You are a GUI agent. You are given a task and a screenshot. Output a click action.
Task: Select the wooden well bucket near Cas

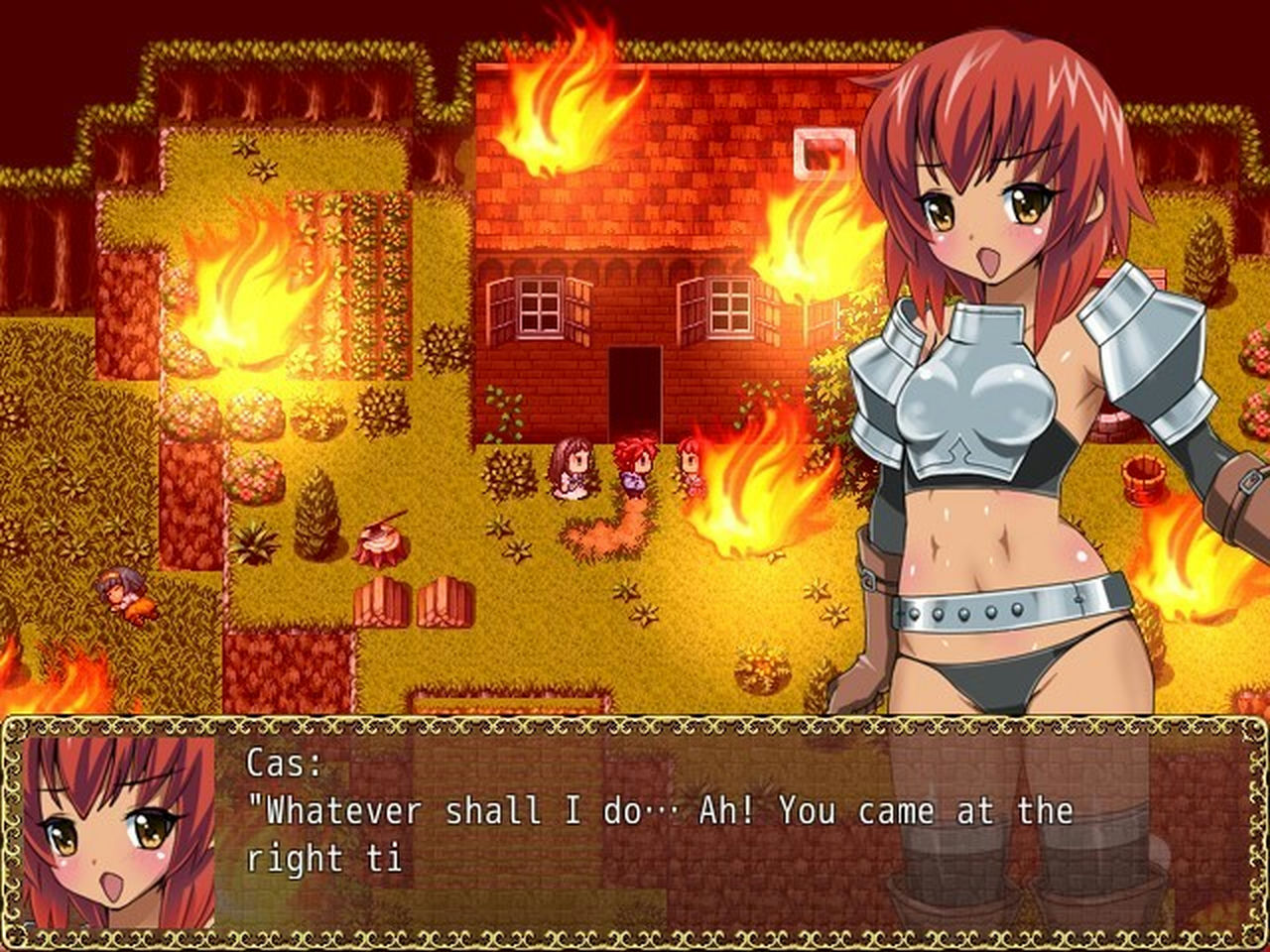1144,481
